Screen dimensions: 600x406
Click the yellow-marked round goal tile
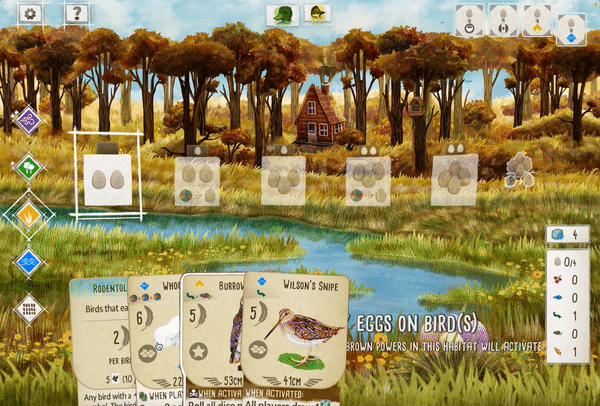[x=538, y=21]
